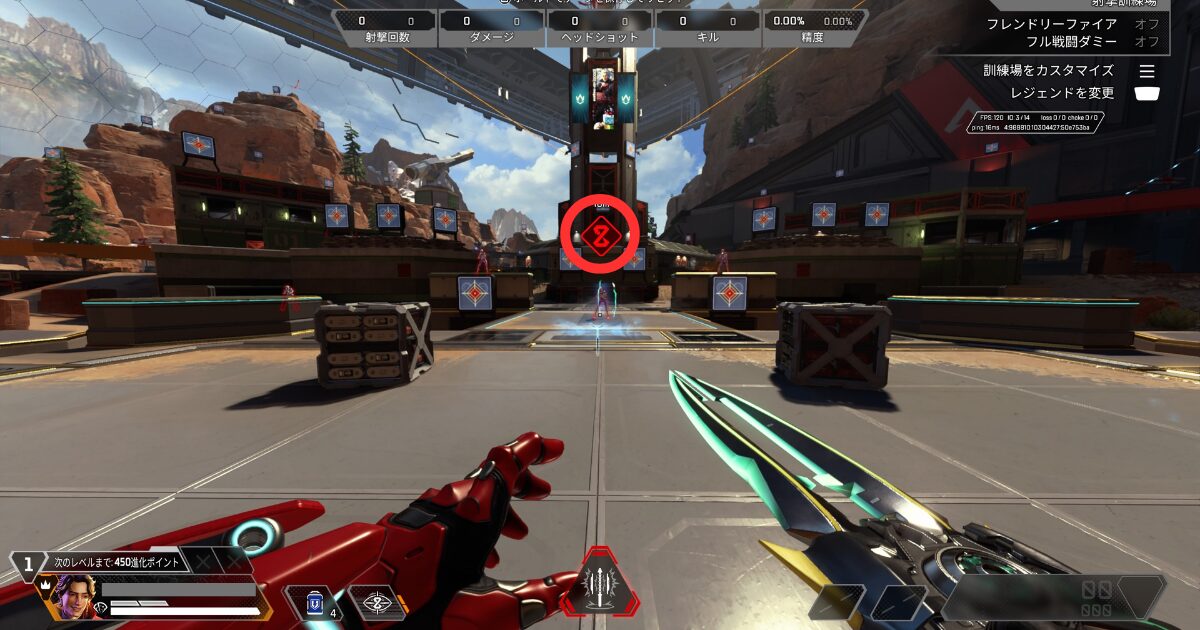This screenshot has width=1200, height=630.
Task: Activate the red ultimate ability icon
Action: point(600,585)
